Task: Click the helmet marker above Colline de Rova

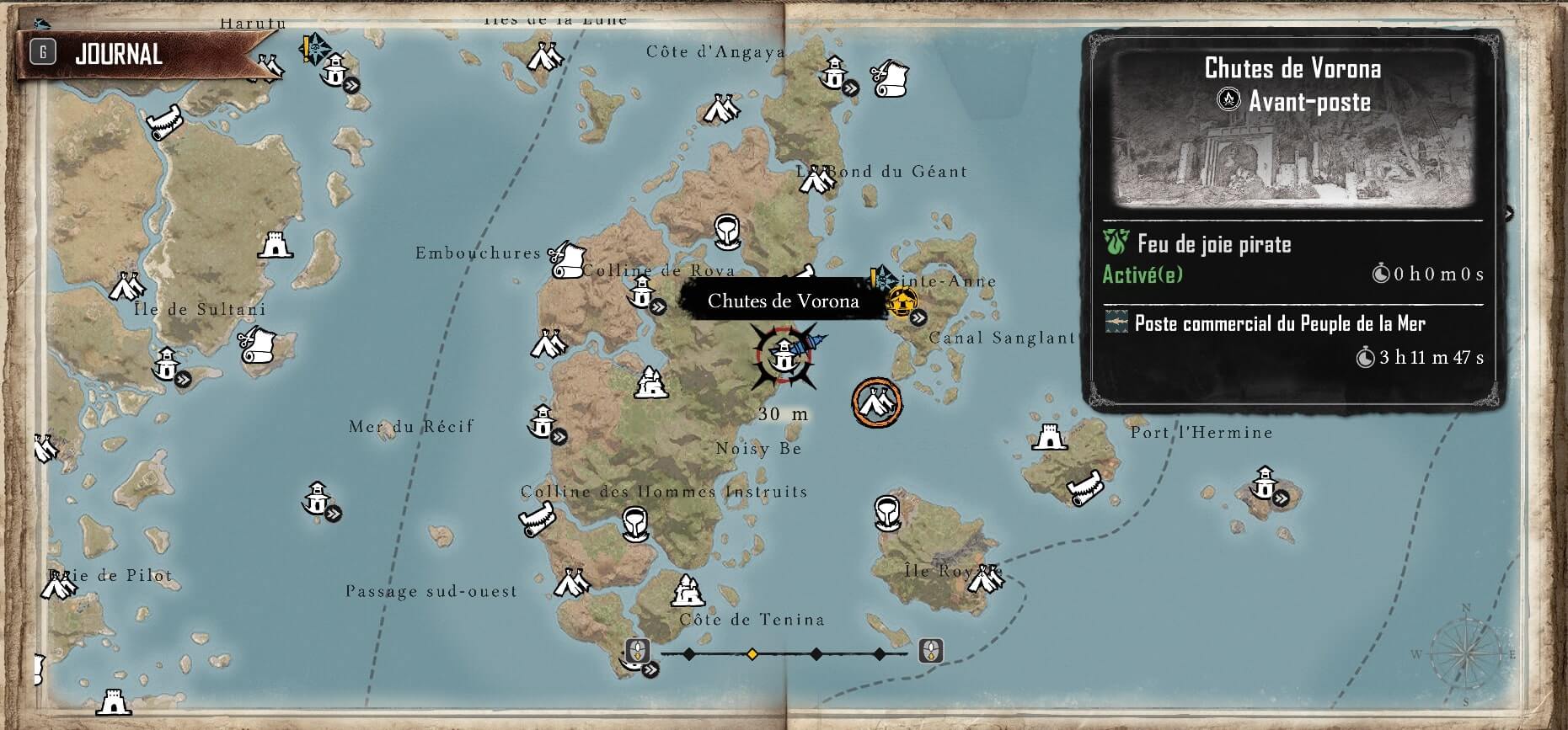Action: click(727, 230)
